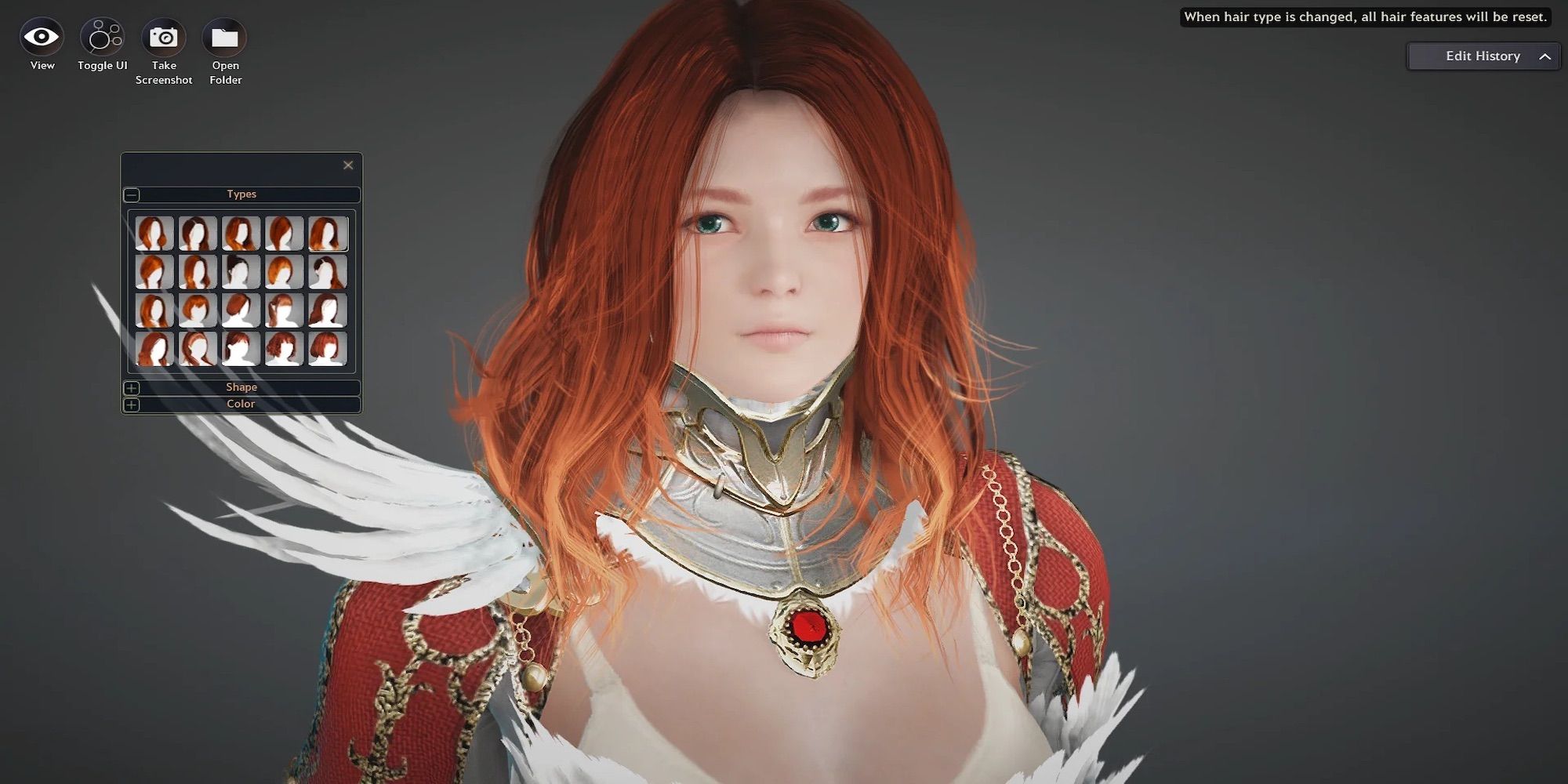Collapse the Edit History panel via its chevron
Image resolution: width=1568 pixels, height=784 pixels.
click(1545, 56)
